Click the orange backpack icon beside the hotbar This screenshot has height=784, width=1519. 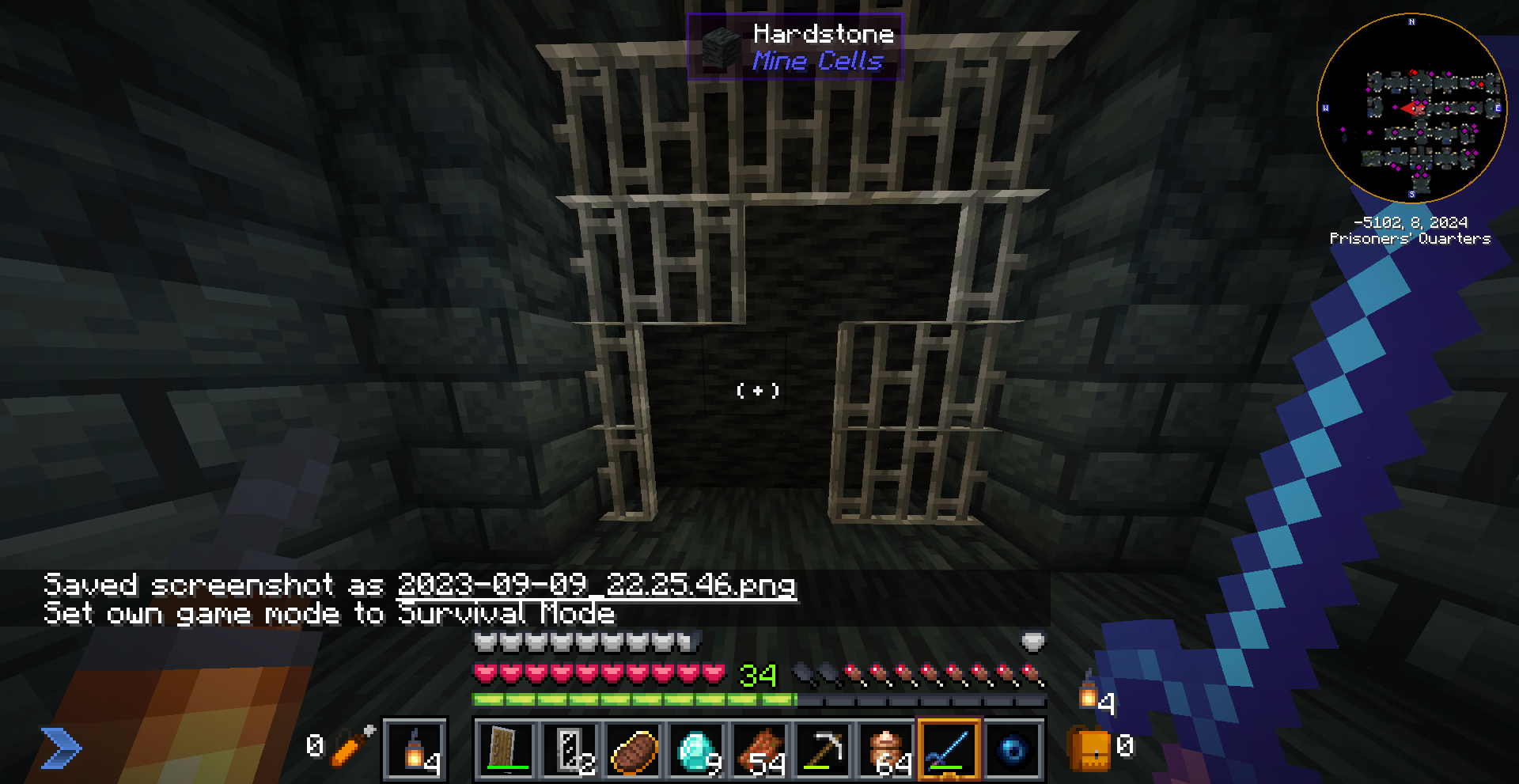pos(1088,749)
